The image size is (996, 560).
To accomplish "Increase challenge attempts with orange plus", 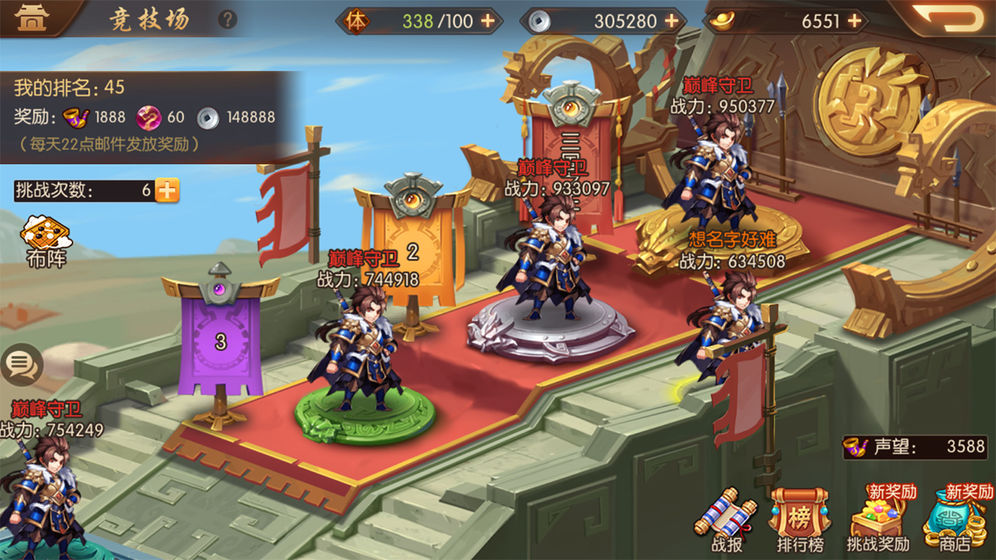I will click(x=167, y=190).
